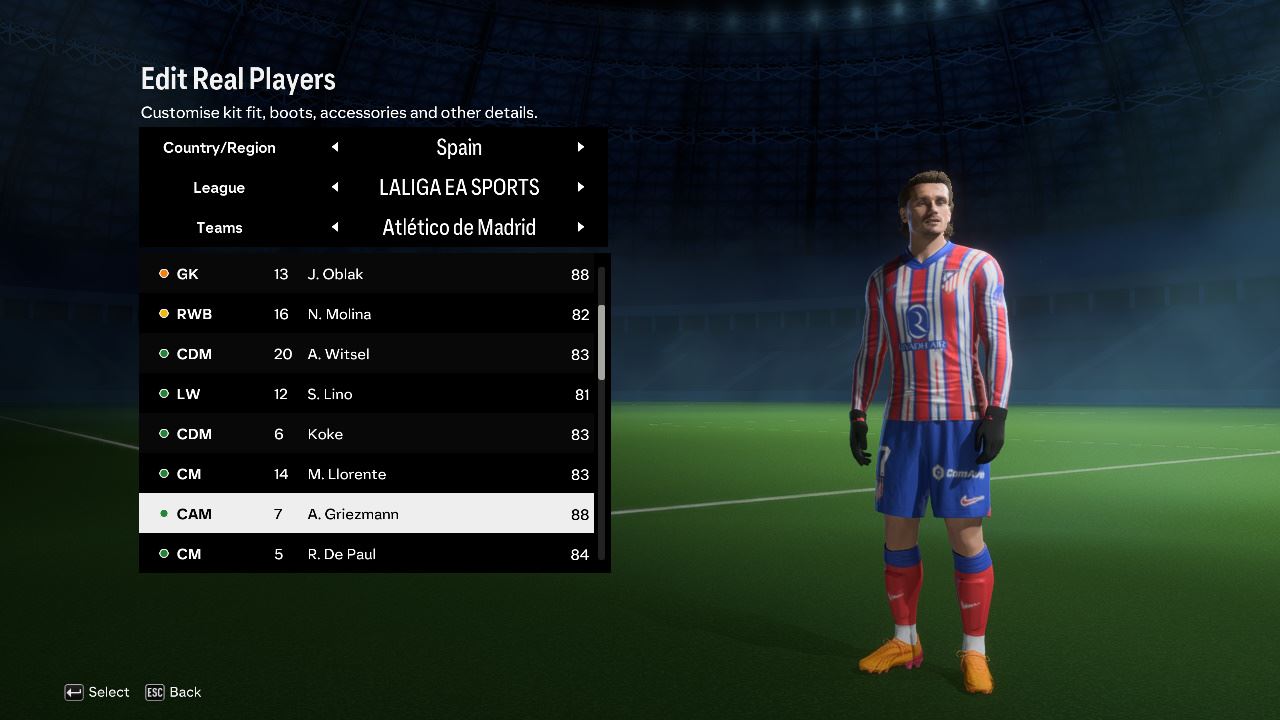The width and height of the screenshot is (1280, 720).
Task: Switch to previous Country/Region with left arrow
Action: point(335,147)
